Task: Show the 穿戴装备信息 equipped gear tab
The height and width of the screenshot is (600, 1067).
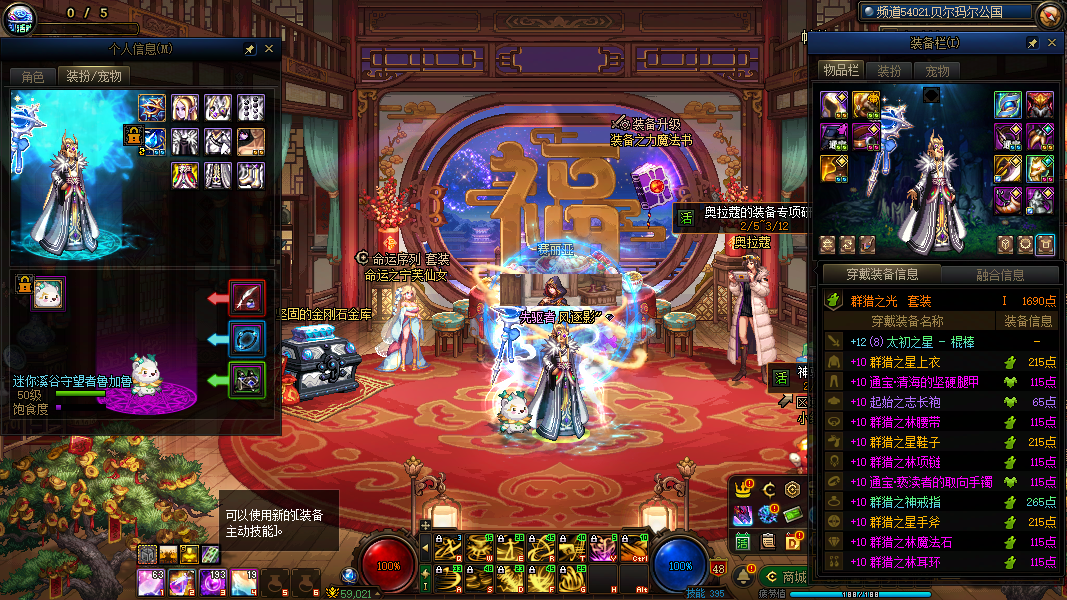Action: [880, 275]
